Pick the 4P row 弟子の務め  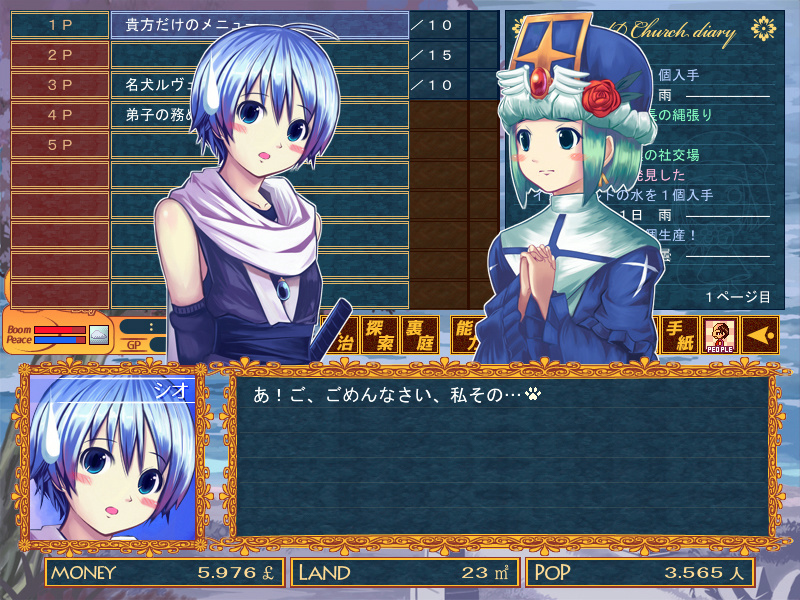60,115
